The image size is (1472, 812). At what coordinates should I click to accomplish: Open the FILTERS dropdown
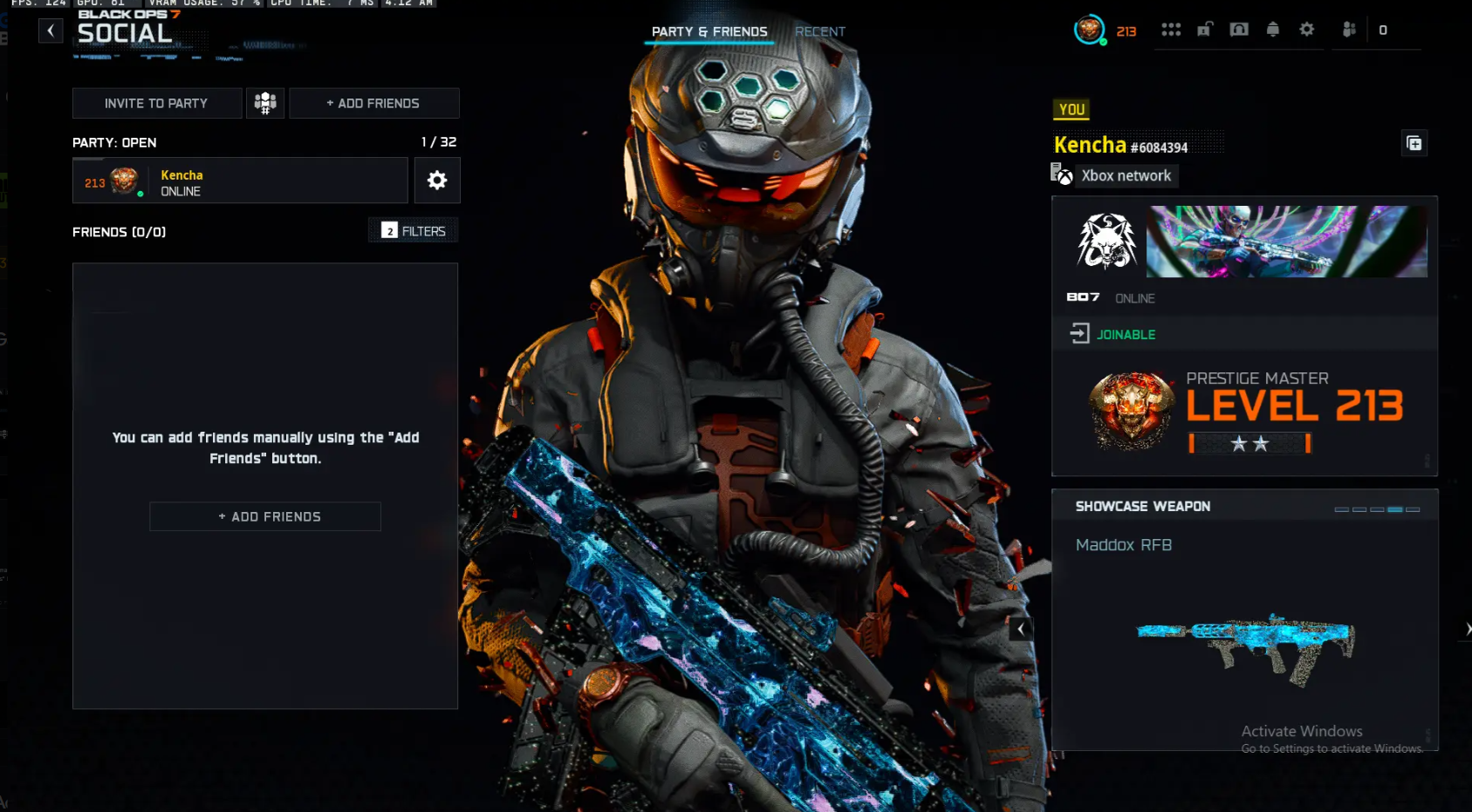(413, 229)
